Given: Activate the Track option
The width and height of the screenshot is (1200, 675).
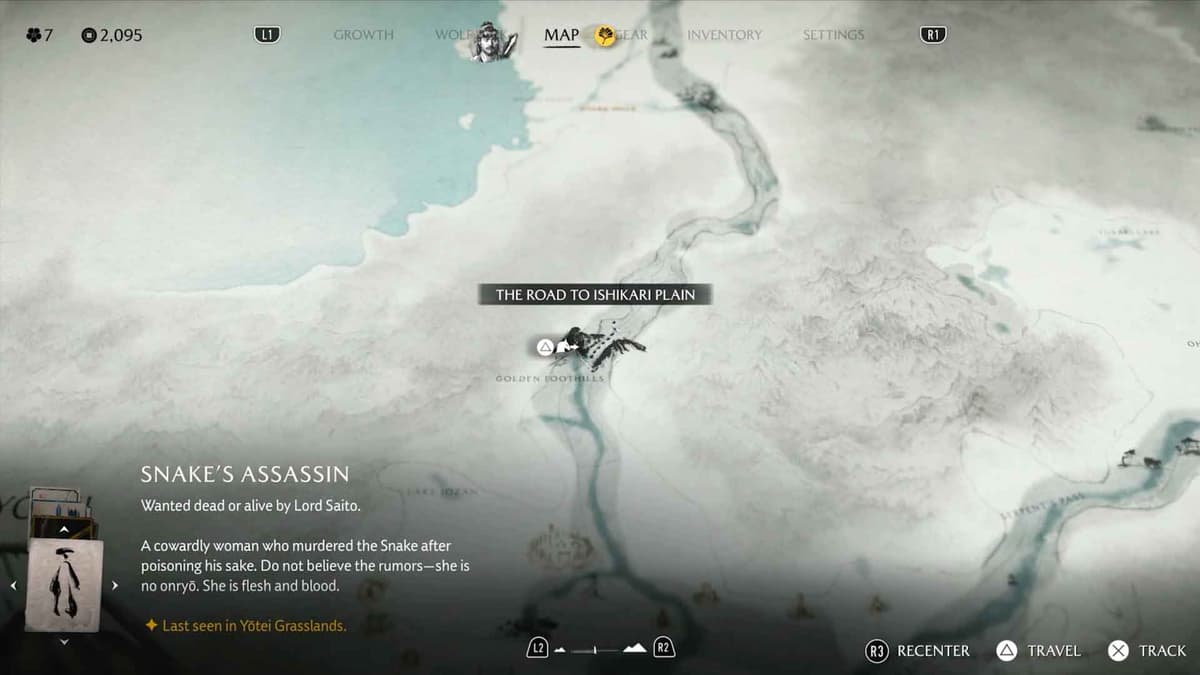Looking at the screenshot, I should coord(1148,651).
